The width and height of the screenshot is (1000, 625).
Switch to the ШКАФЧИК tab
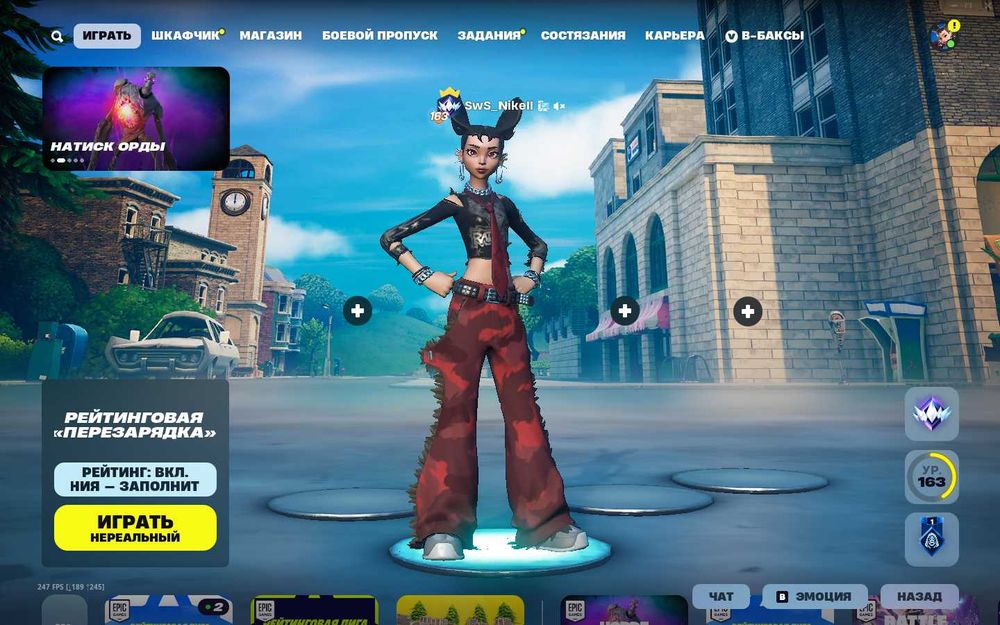[x=185, y=35]
